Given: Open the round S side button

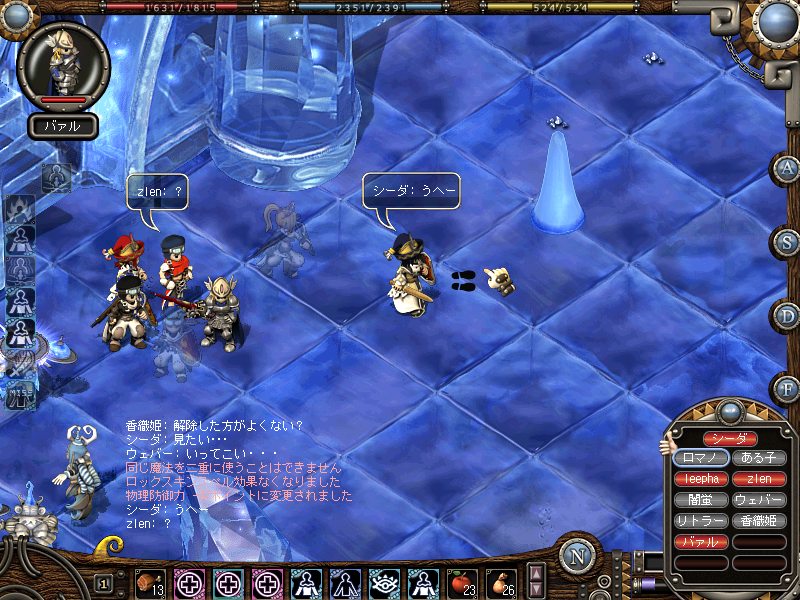Looking at the screenshot, I should point(786,241).
